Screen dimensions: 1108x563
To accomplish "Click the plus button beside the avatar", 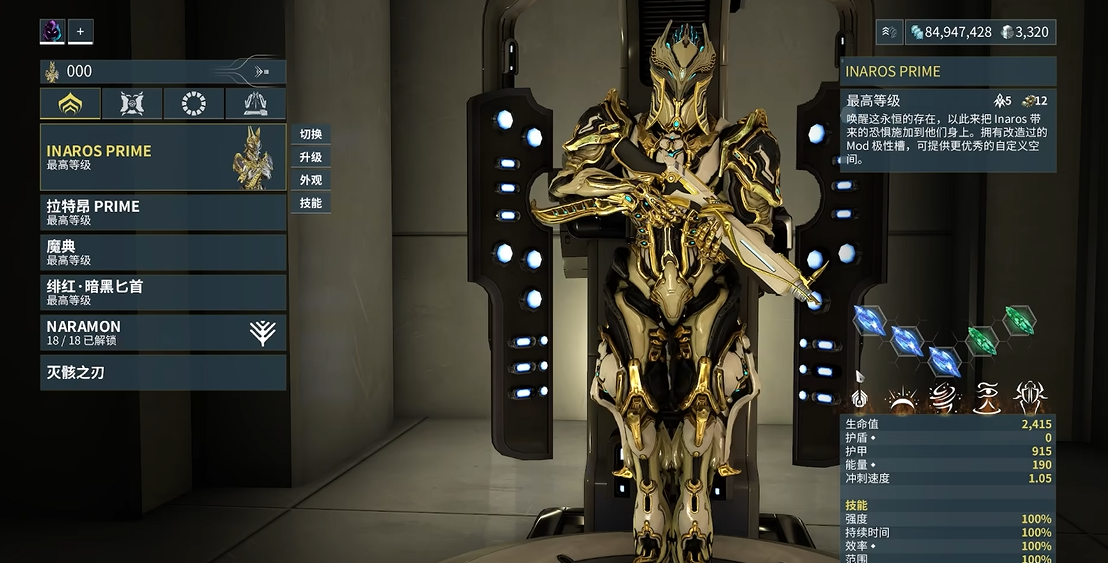I will point(80,31).
